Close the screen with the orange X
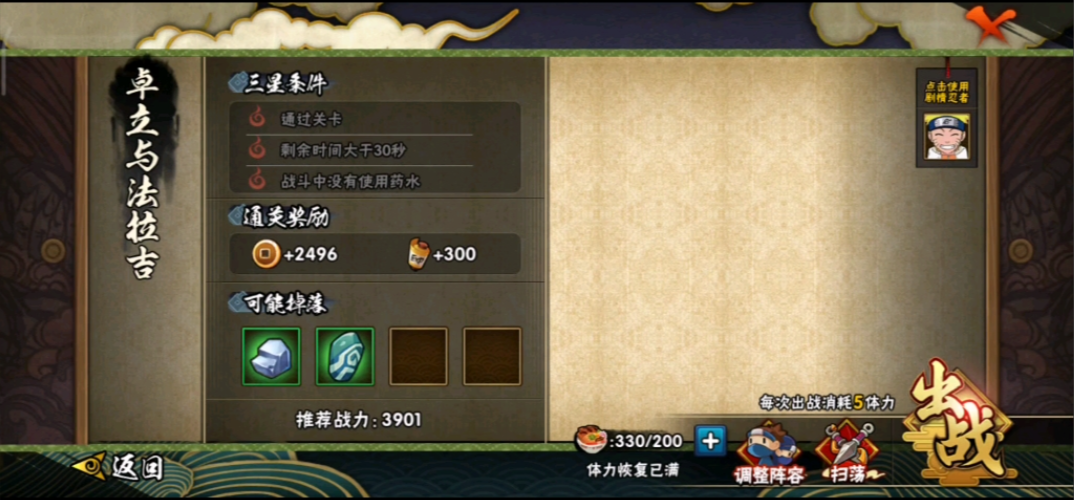 pos(994,22)
